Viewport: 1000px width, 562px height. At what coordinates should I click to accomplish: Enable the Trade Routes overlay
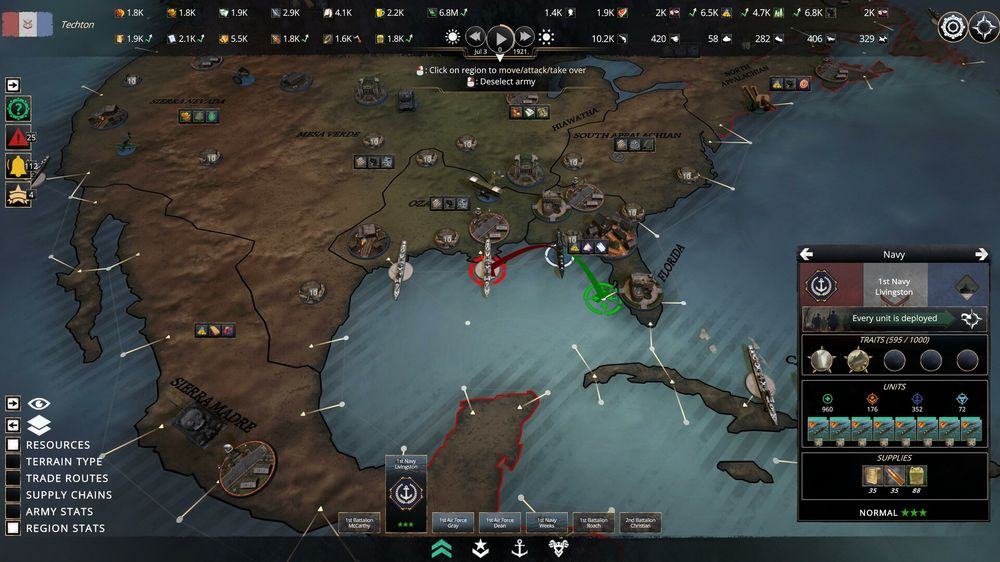pyautogui.click(x=13, y=478)
